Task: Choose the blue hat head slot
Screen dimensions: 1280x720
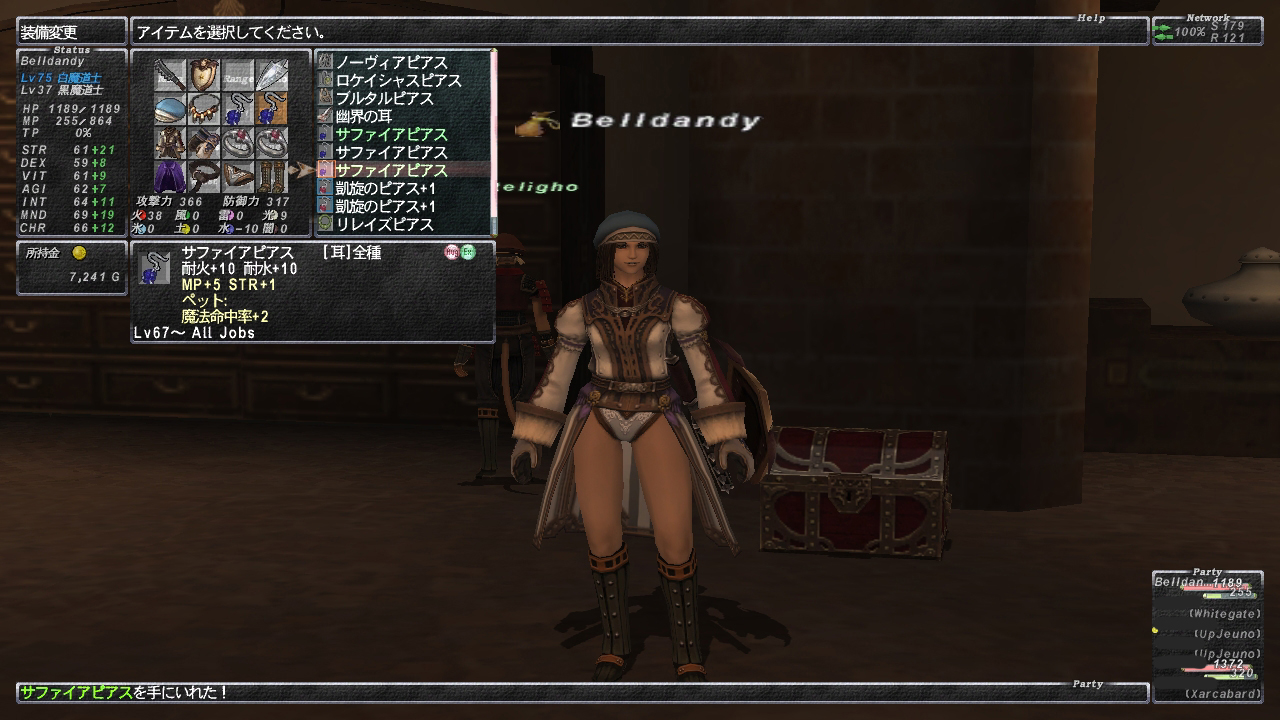Action: tap(170, 109)
